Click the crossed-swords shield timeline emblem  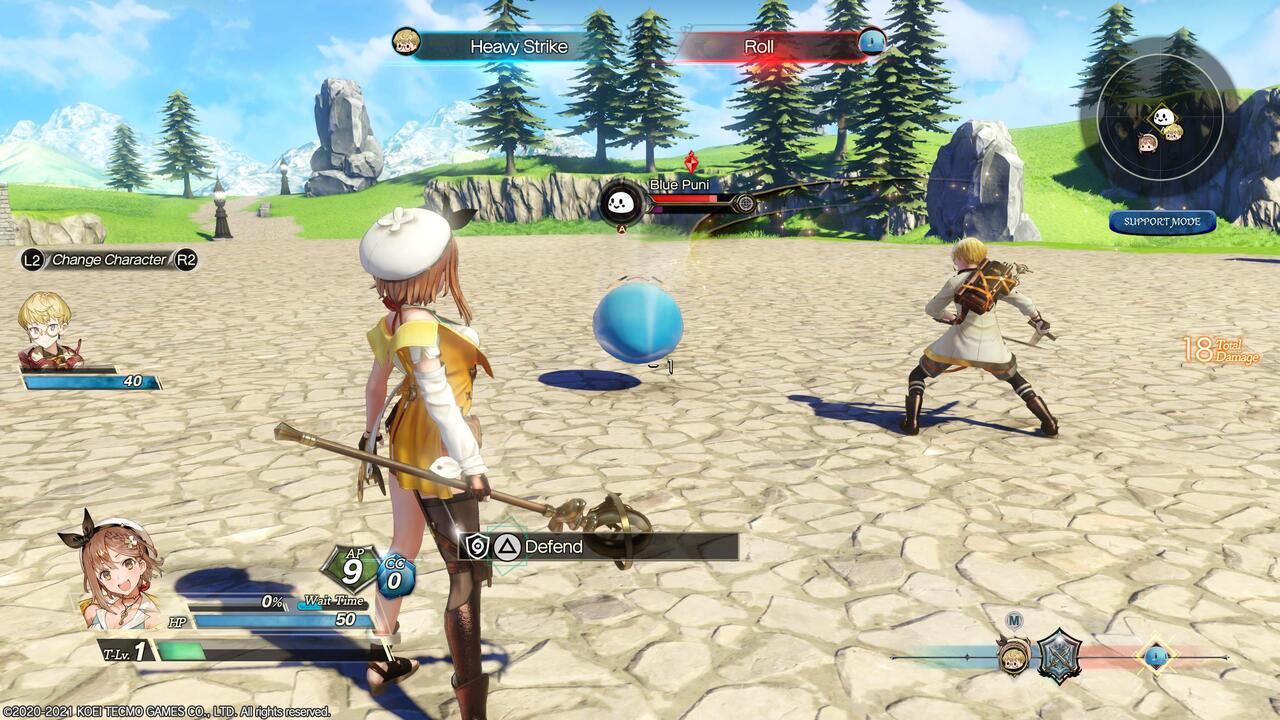[x=1059, y=656]
